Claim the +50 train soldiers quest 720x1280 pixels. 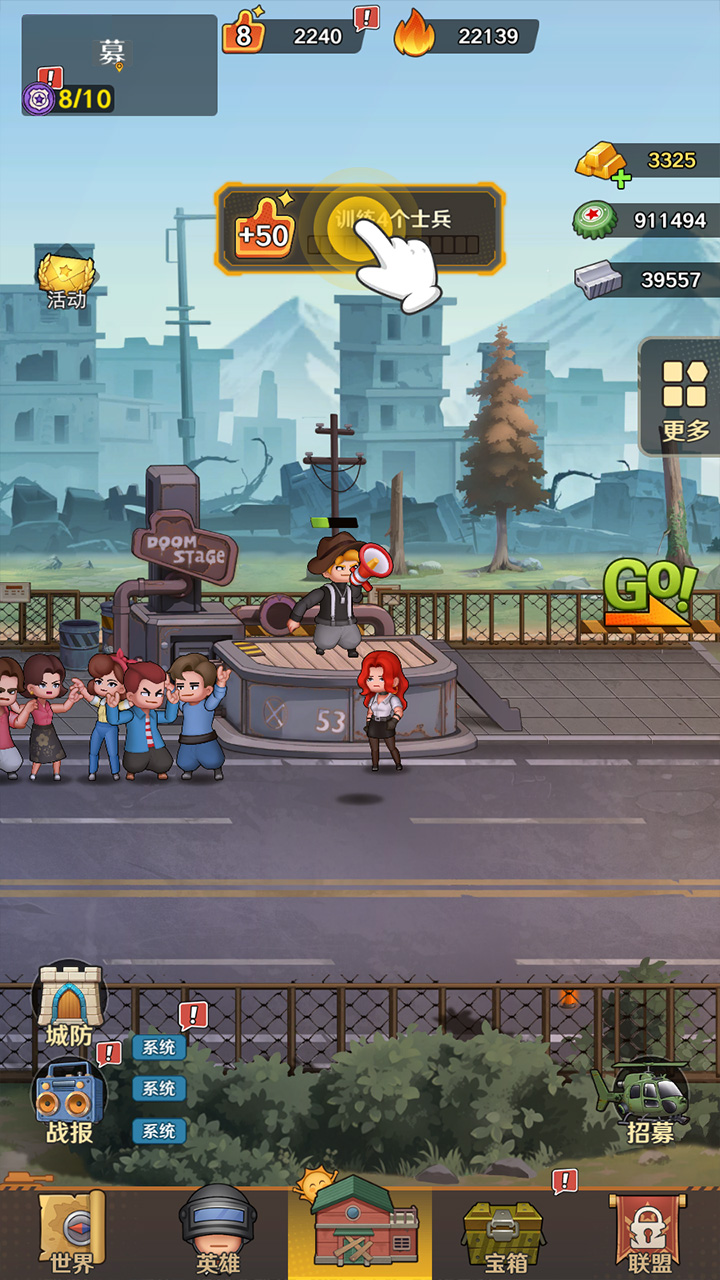(358, 229)
